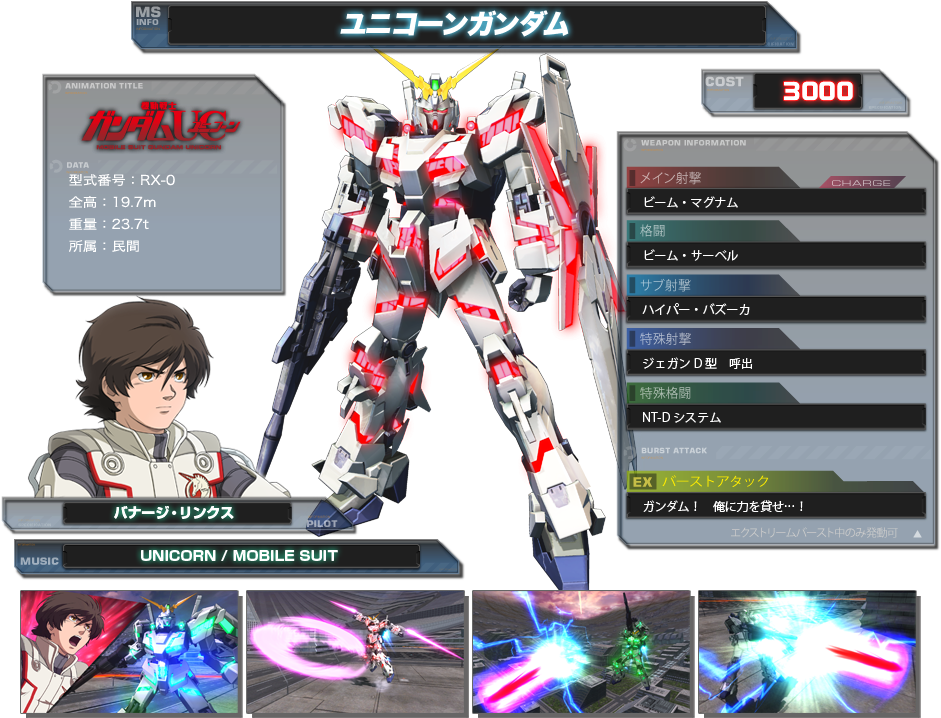
Task: Choose the ハイパー・バズーカ sub weapon row
Action: pos(775,310)
